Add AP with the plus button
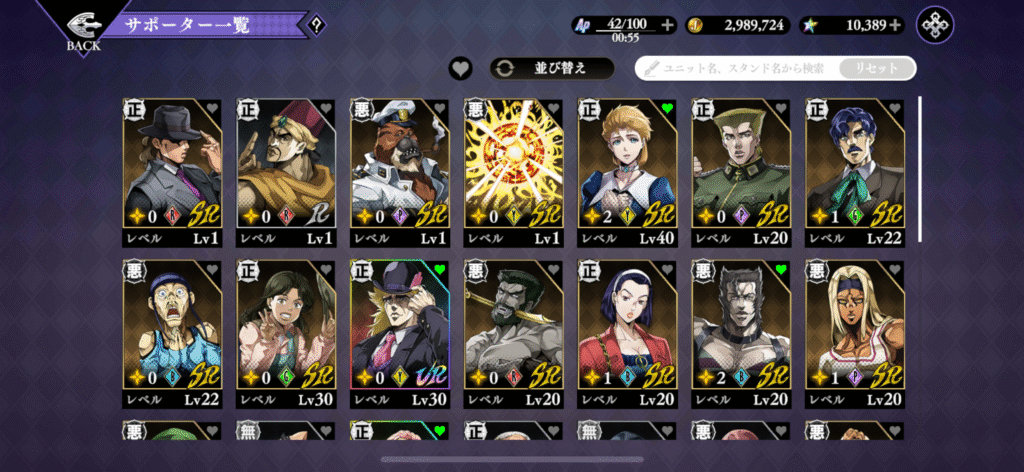Screen dimensions: 1024x472 [x=668, y=25]
